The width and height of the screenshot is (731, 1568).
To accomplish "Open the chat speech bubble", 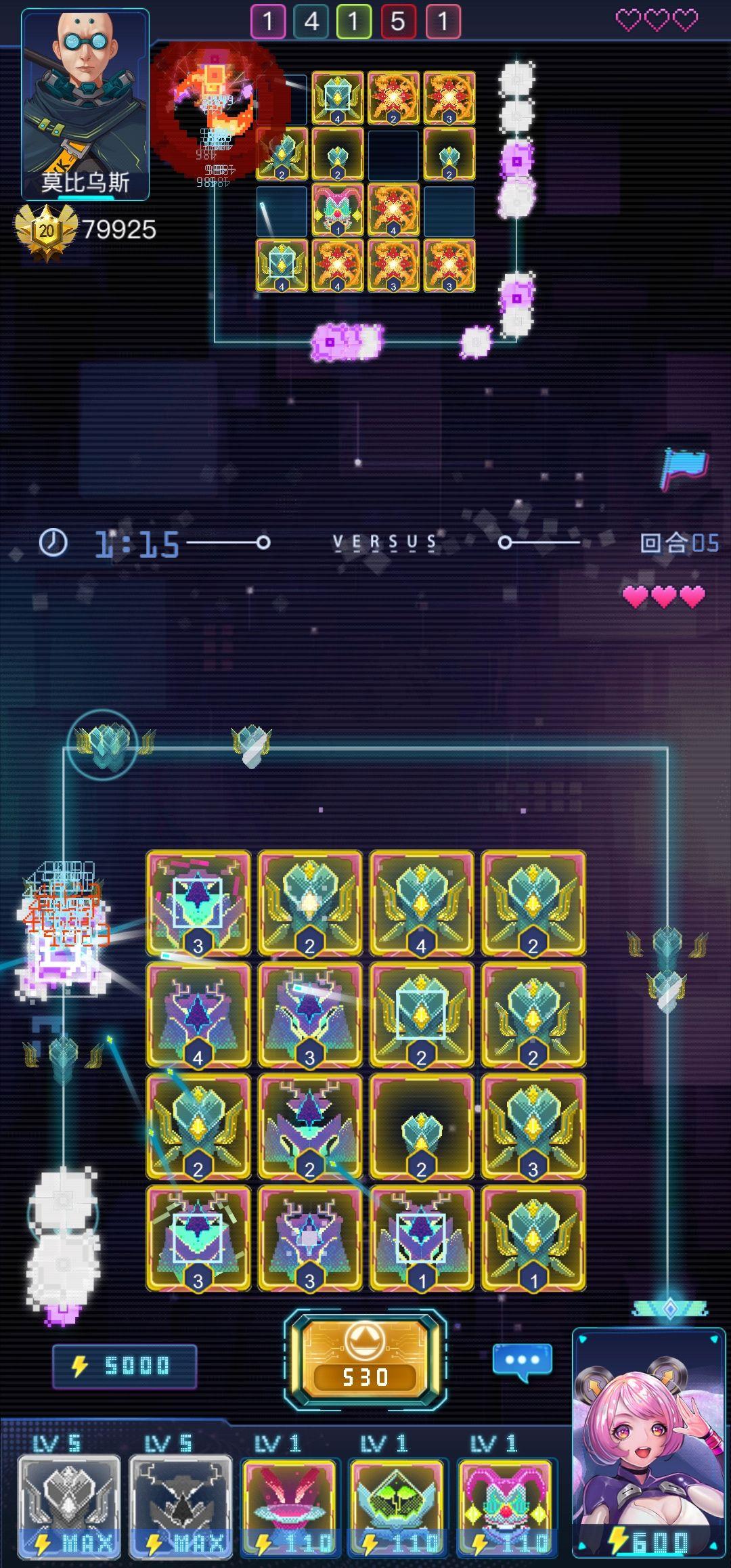I will coord(522,1361).
